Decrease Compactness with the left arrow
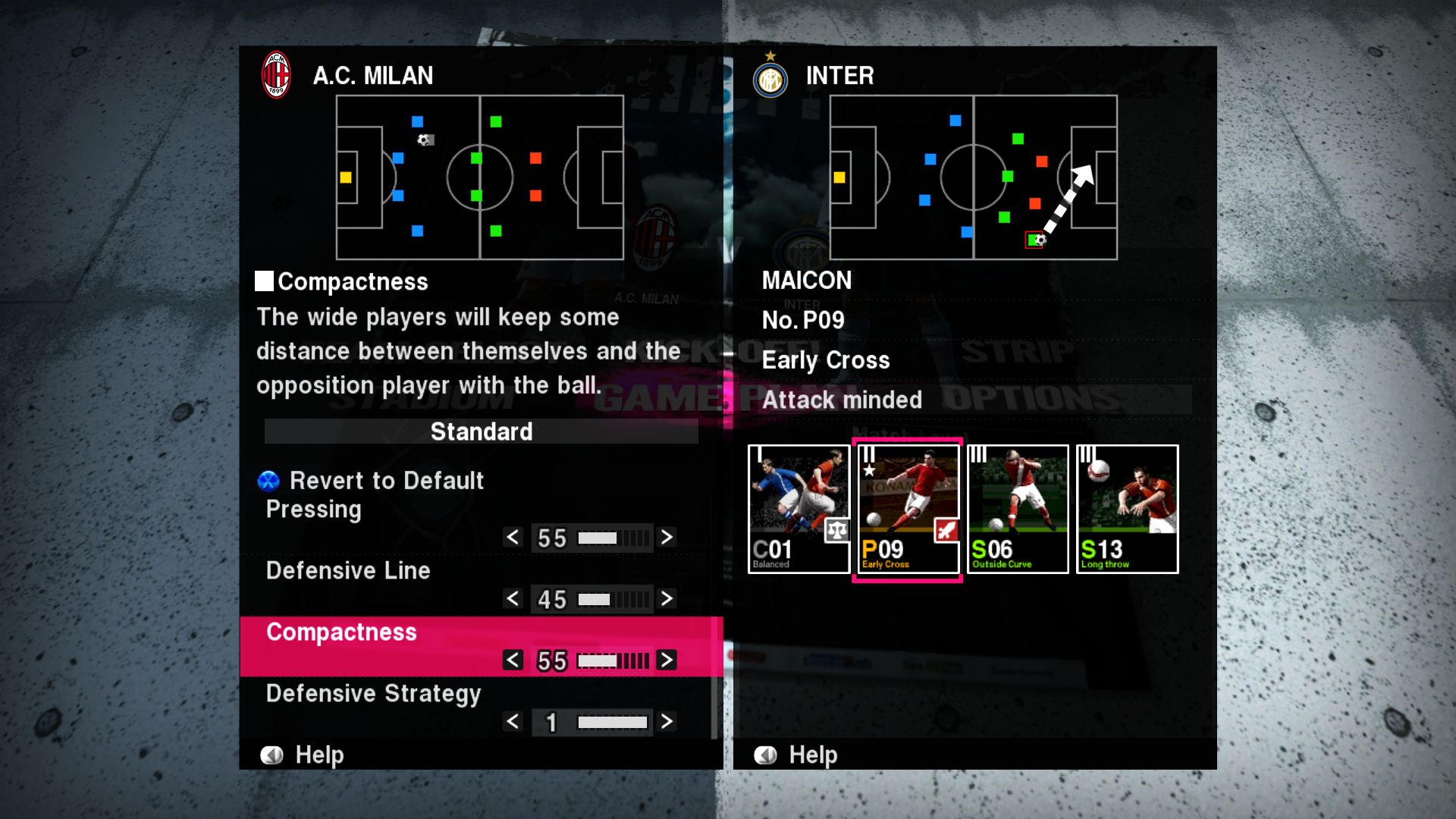Image resolution: width=1456 pixels, height=819 pixels. 513,661
